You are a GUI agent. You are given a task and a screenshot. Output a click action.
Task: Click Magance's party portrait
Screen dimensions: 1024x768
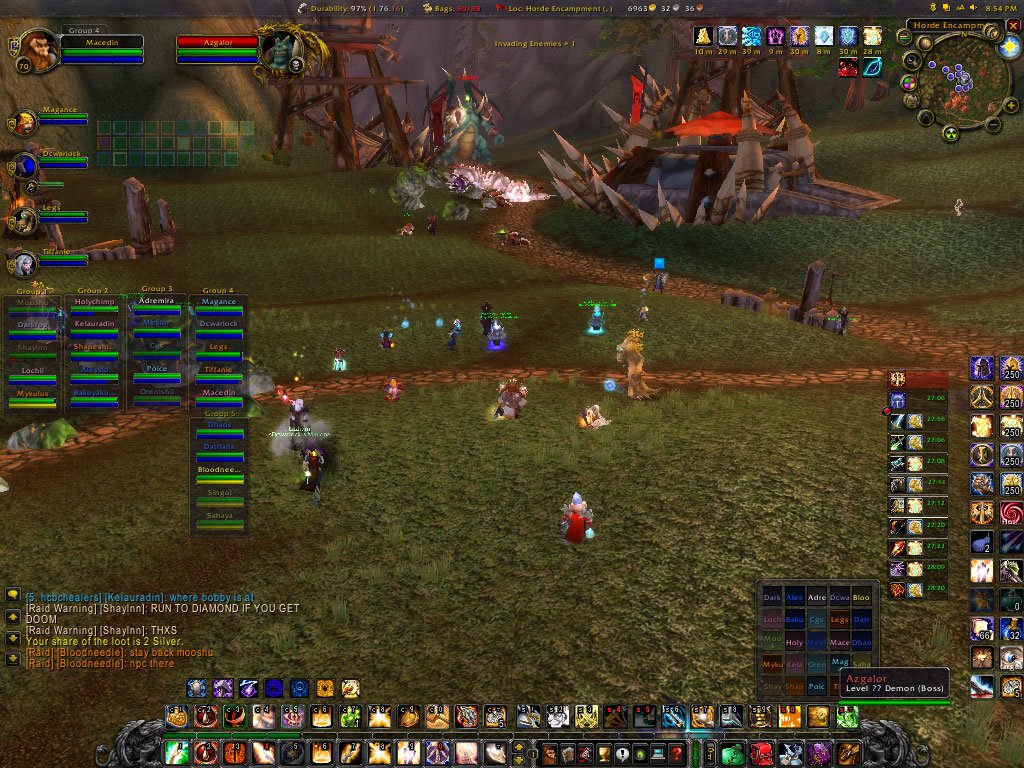pos(24,122)
